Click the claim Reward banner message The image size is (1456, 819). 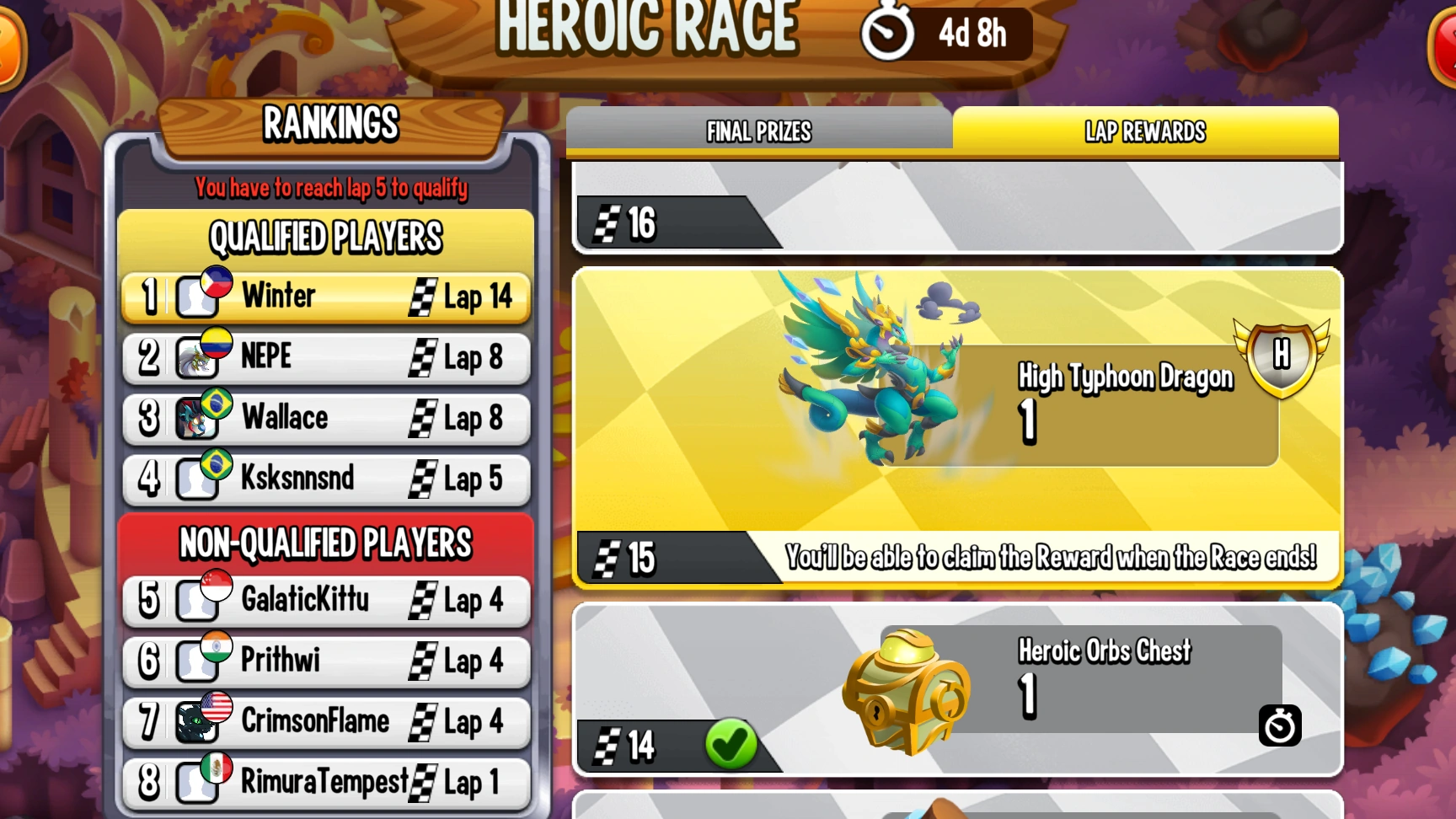pyautogui.click(x=1053, y=557)
